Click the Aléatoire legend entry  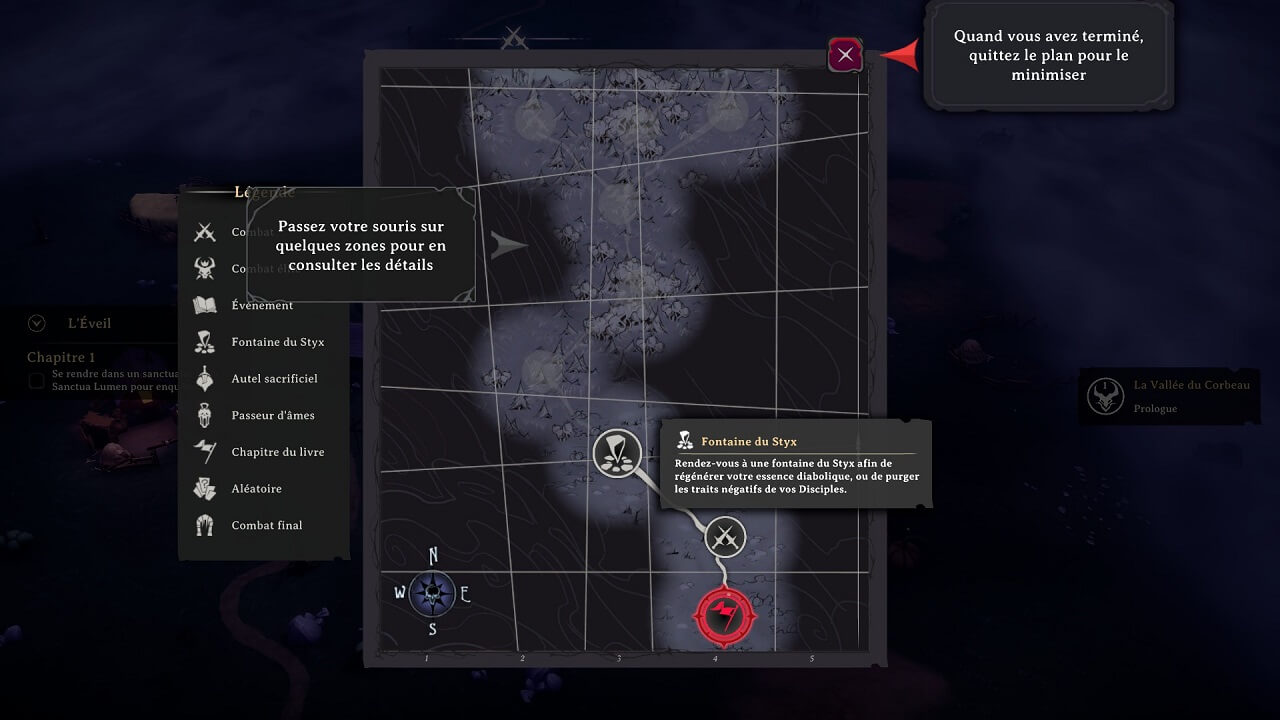click(256, 489)
